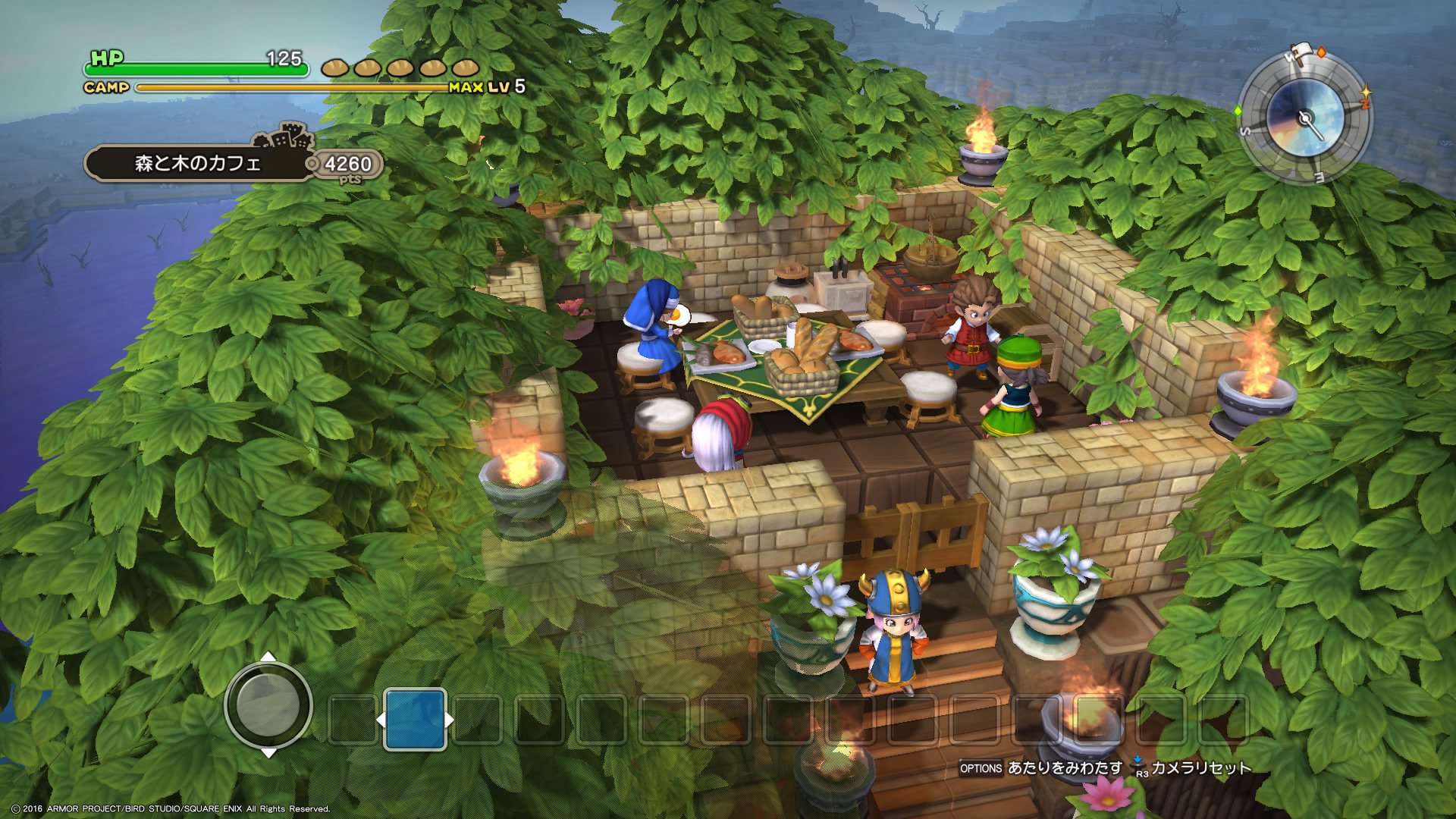Click the town silhouette icon above the base name
The height and width of the screenshot is (819, 1456).
coord(287,139)
